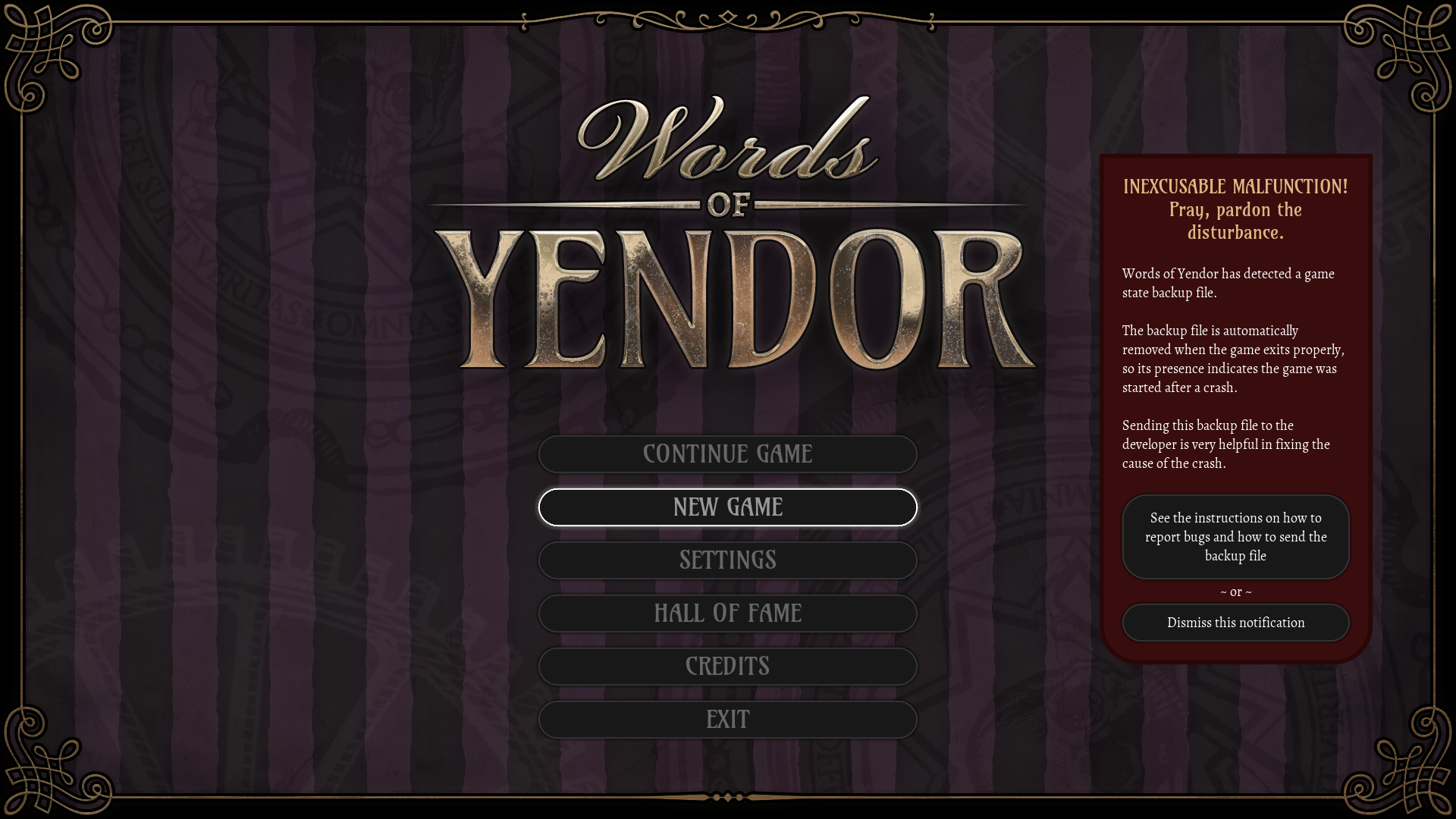Click the backup file explanation paragraph

pyautogui.click(x=1234, y=358)
